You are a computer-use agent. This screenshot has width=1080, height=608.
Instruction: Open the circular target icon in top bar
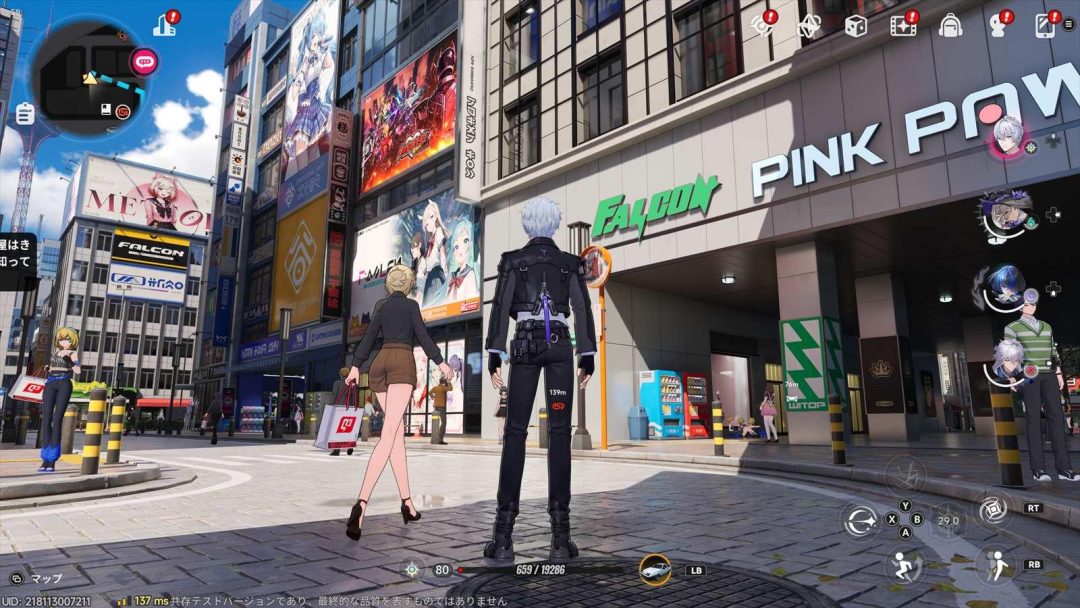click(763, 25)
